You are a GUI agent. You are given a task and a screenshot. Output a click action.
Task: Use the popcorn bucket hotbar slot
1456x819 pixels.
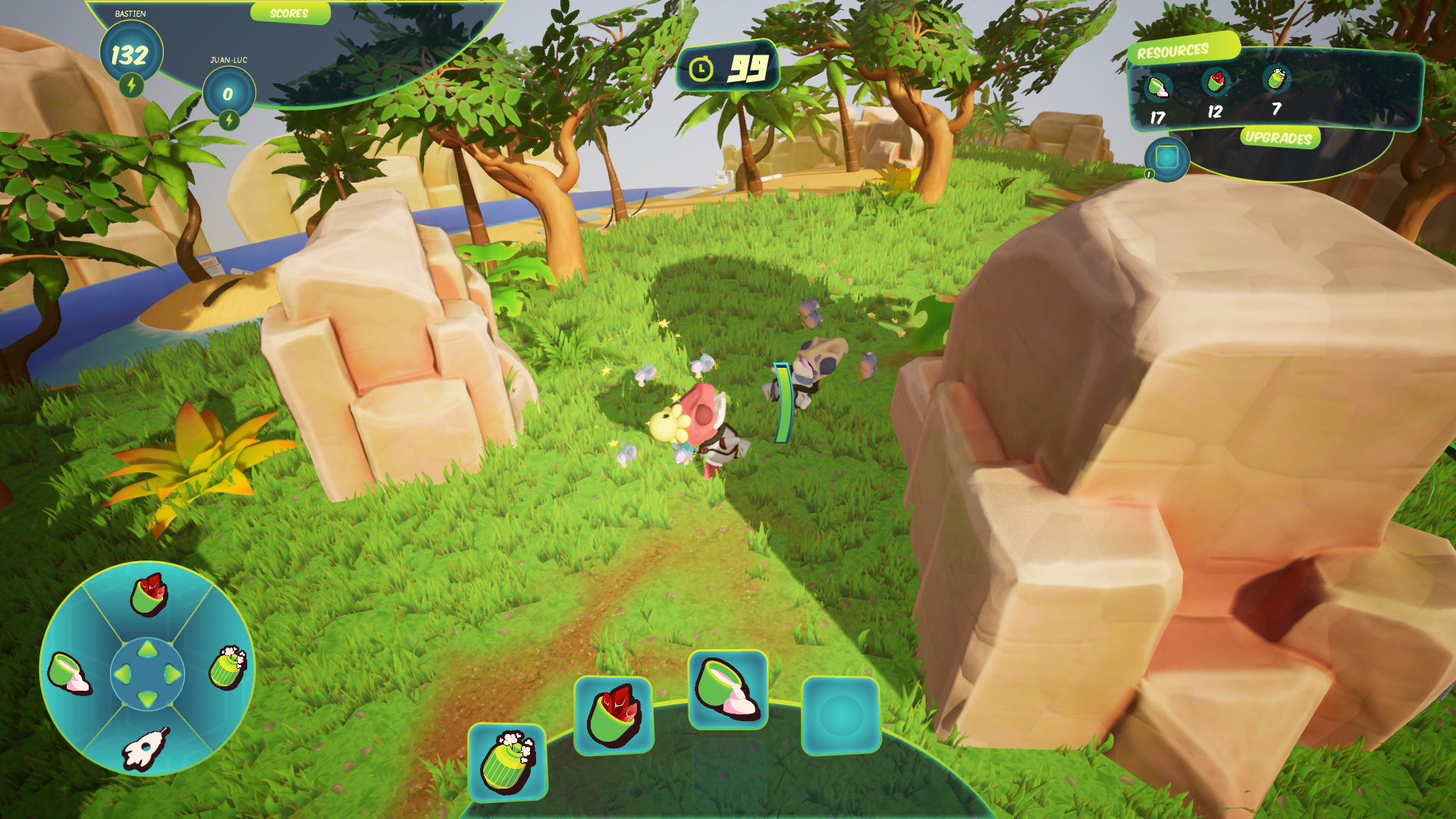tap(507, 762)
